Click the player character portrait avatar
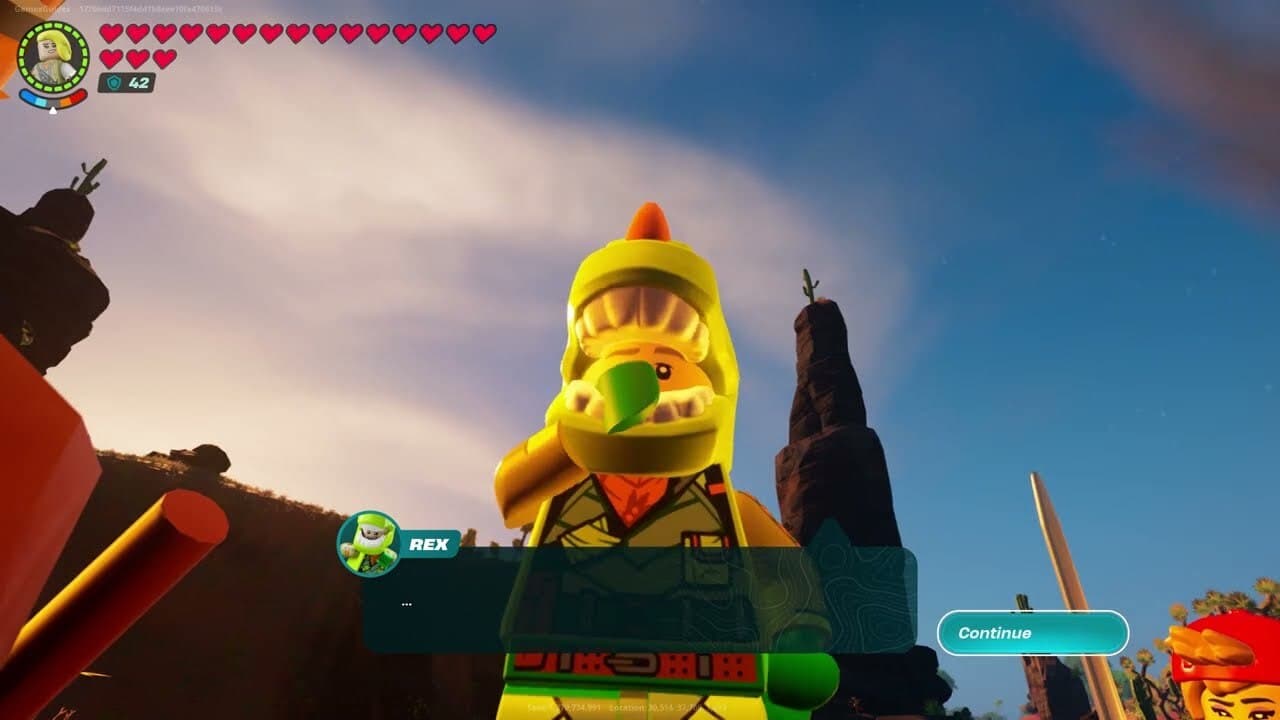 [x=55, y=55]
